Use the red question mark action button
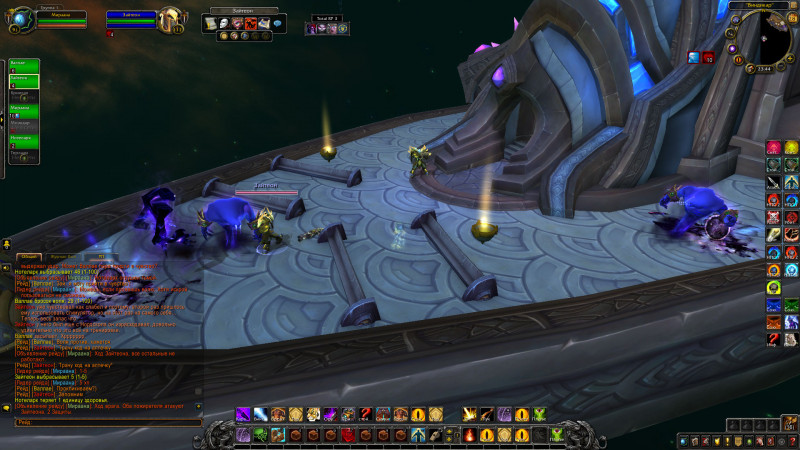Screen dimensions: 800x450 [x=364, y=414]
